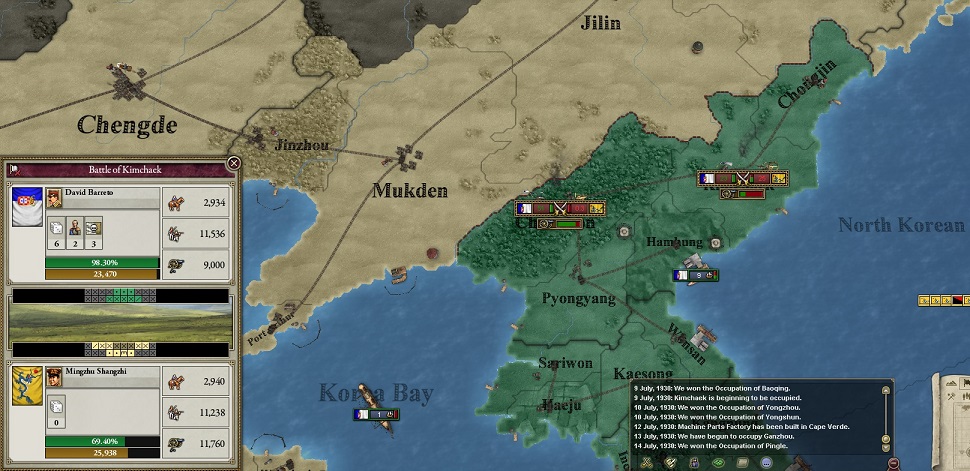Click the attacker's blue and white flag
This screenshot has height=471, width=970.
[24, 205]
